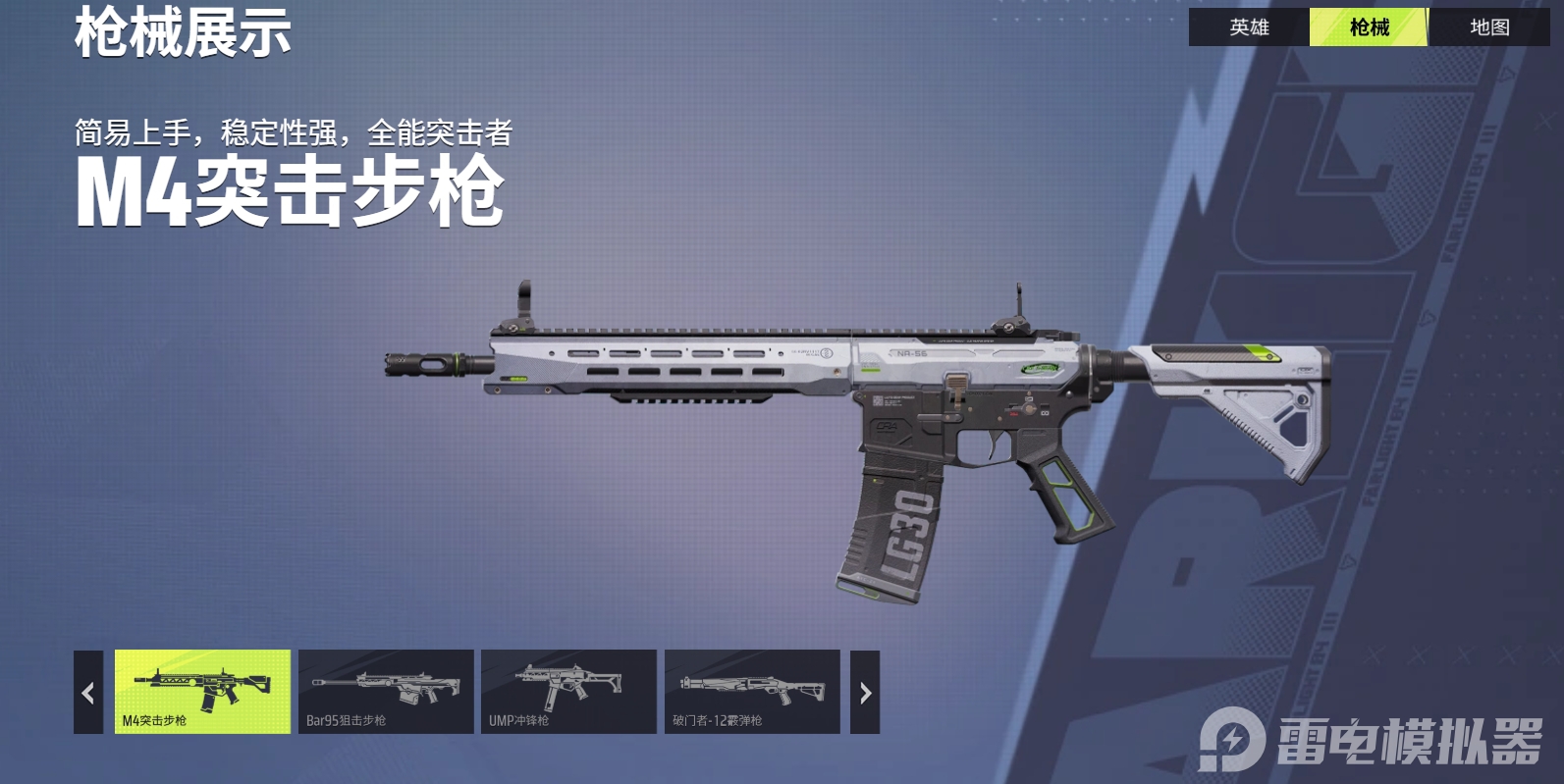Screen dimensions: 1564x784
Task: Click the right arrow to browse more weapons
Action: coord(864,692)
